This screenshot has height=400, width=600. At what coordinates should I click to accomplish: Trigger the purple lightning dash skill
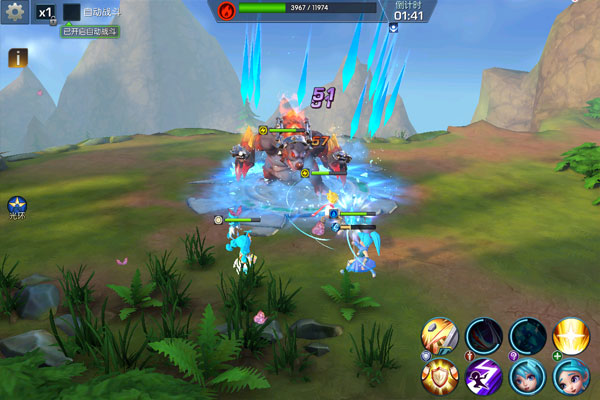pyautogui.click(x=484, y=378)
